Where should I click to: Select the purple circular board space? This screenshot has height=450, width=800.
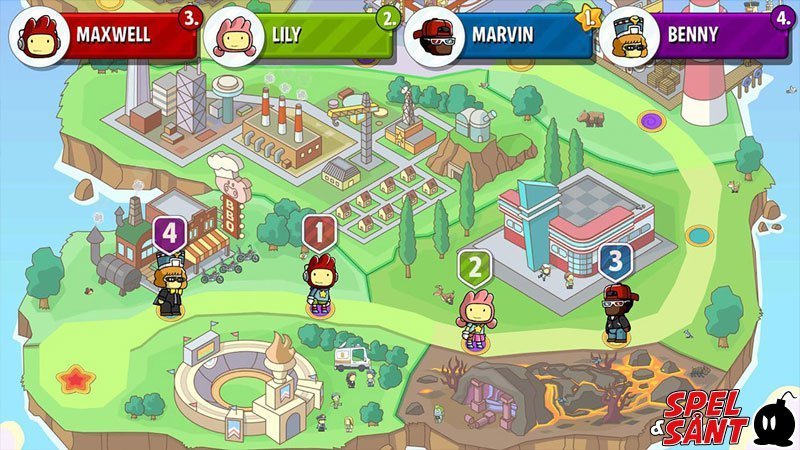(x=652, y=121)
